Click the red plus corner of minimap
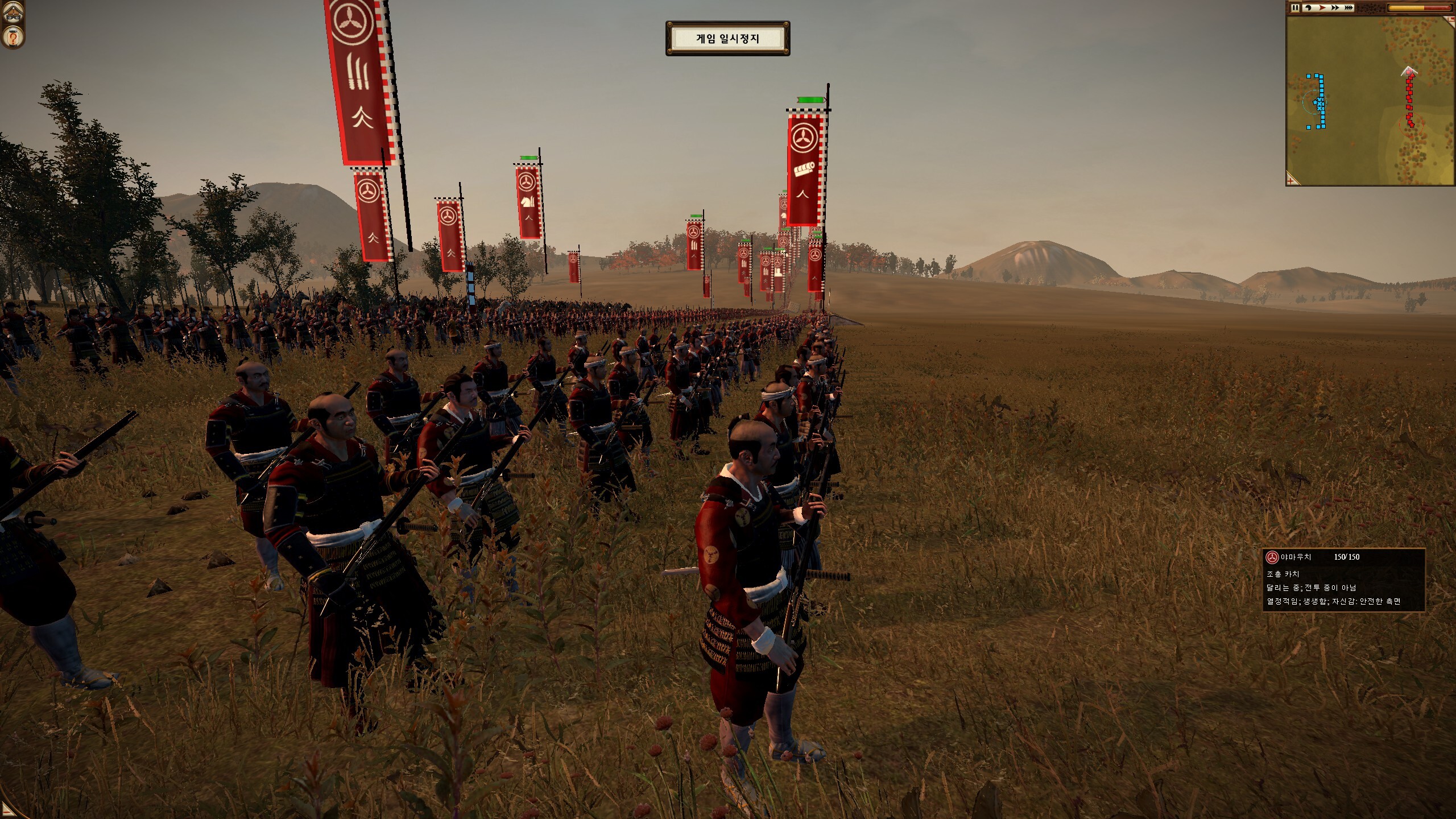 click(1292, 180)
